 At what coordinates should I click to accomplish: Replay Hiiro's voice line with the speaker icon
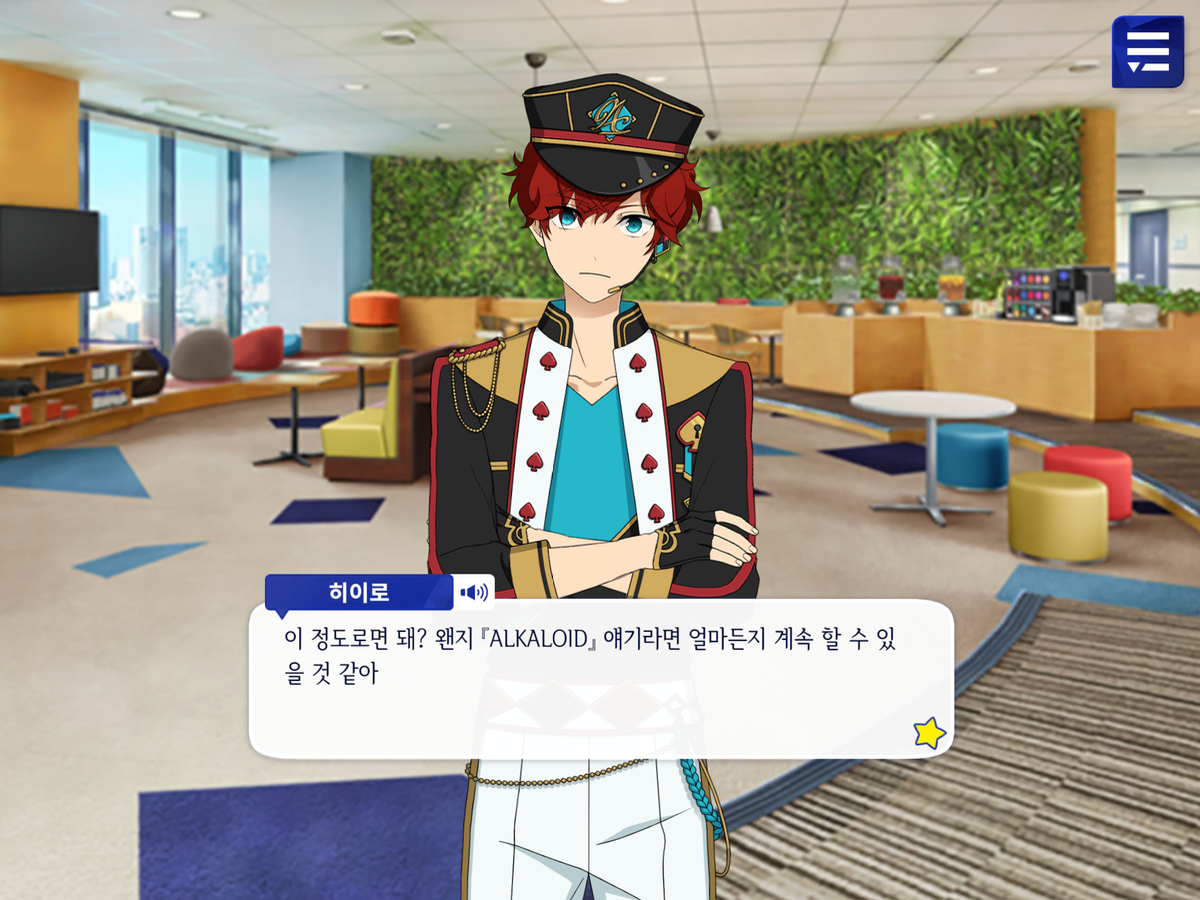click(473, 593)
